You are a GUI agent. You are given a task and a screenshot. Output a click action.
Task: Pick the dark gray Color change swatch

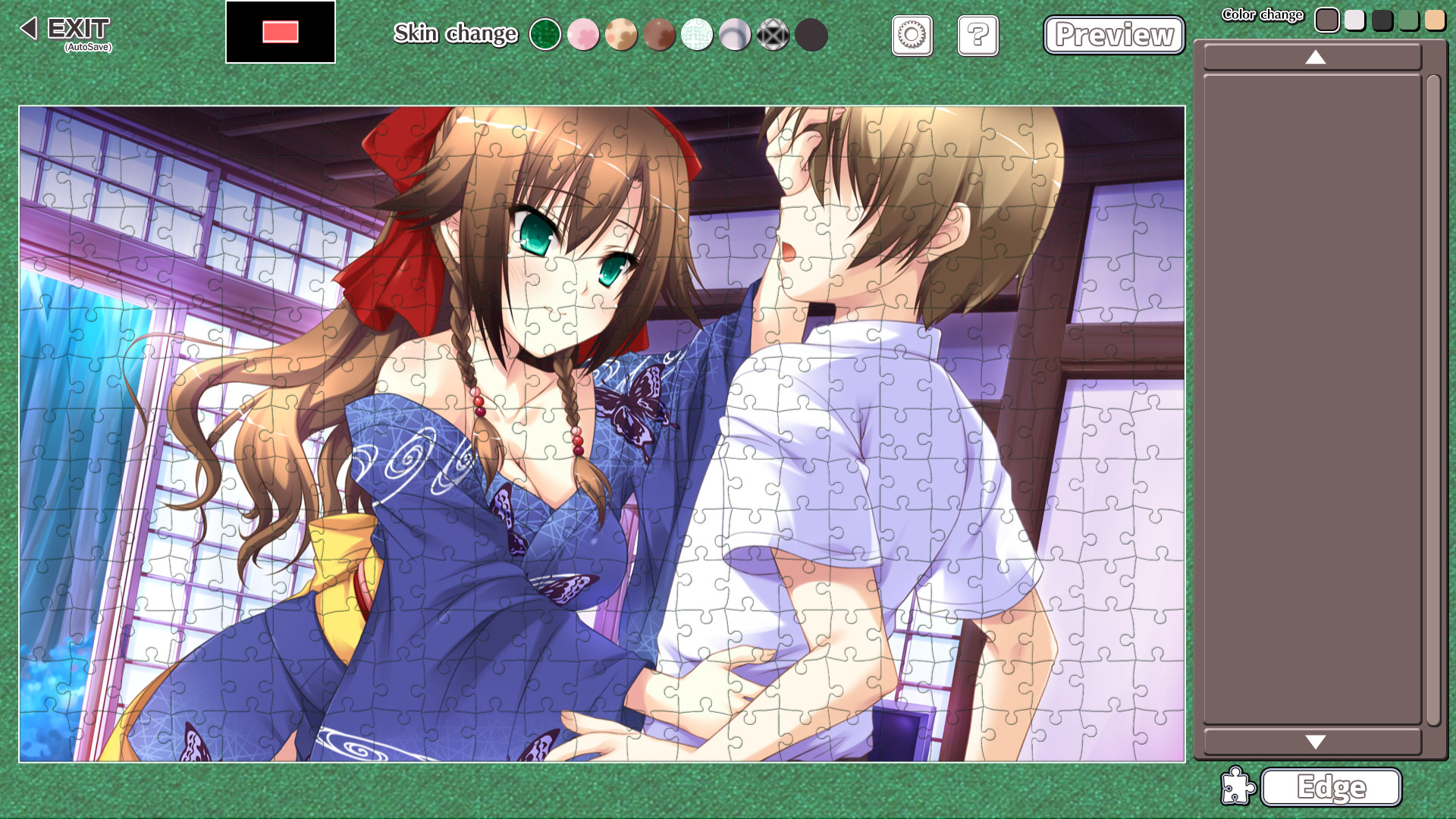click(1381, 20)
